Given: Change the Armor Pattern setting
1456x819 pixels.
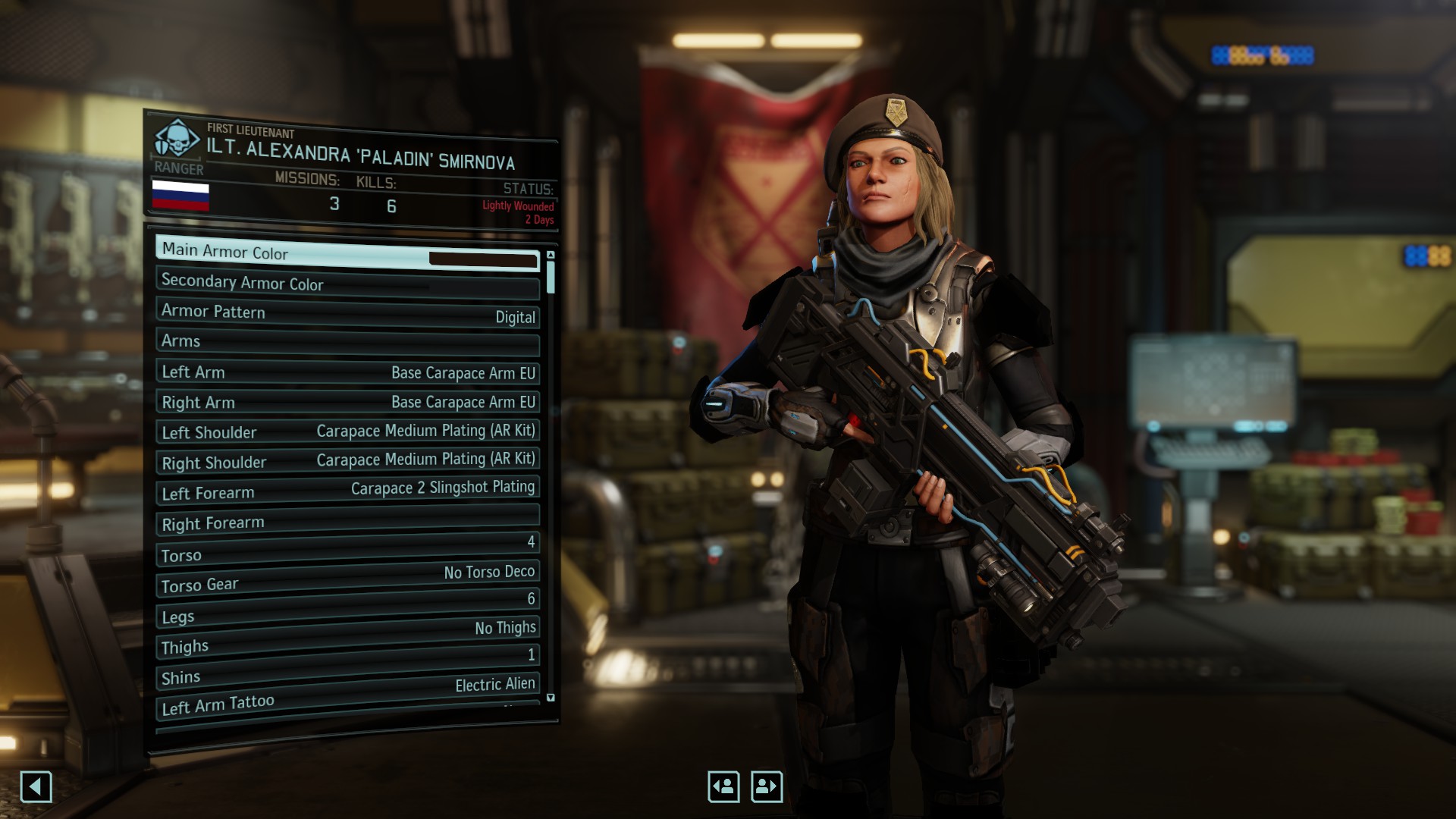Looking at the screenshot, I should click(x=347, y=313).
